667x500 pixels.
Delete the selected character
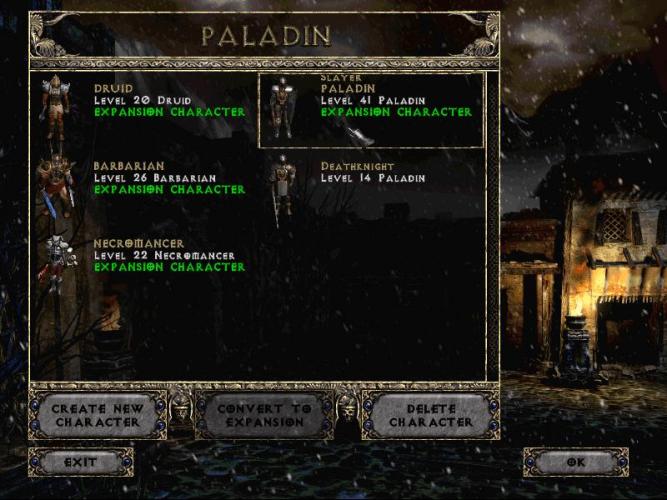(x=430, y=415)
